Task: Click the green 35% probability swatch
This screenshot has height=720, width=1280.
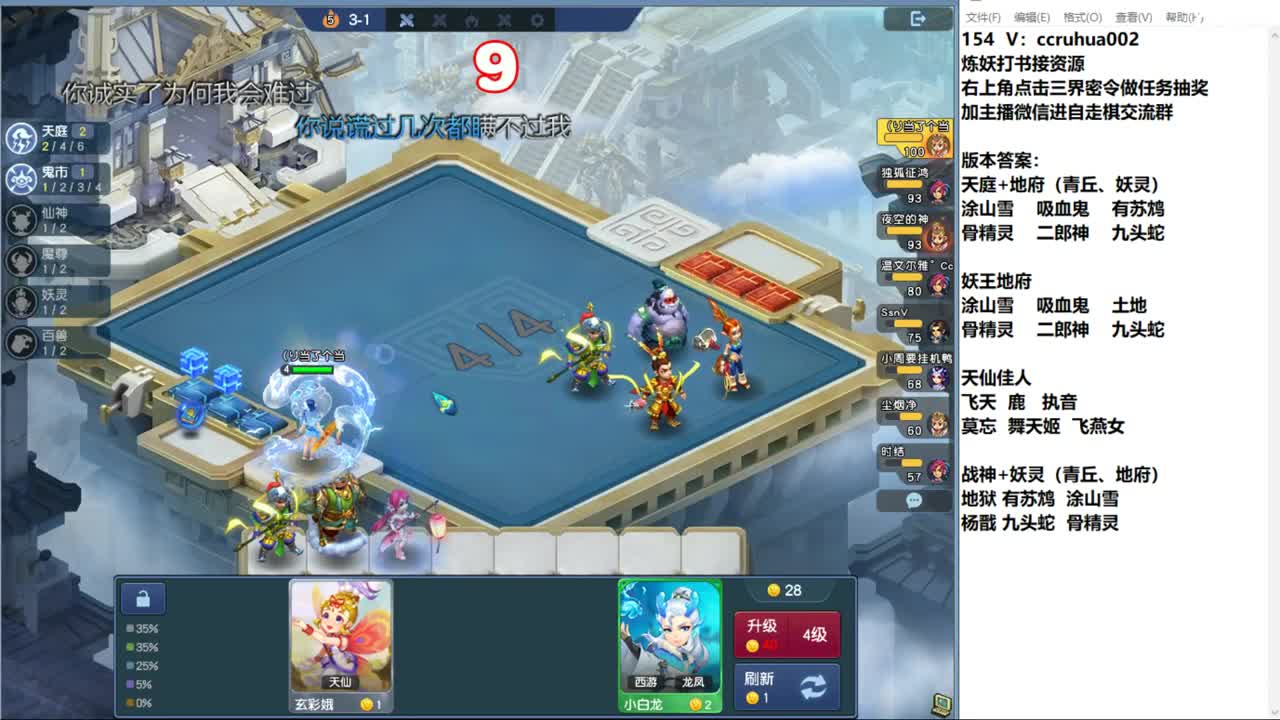Action: tap(128, 649)
